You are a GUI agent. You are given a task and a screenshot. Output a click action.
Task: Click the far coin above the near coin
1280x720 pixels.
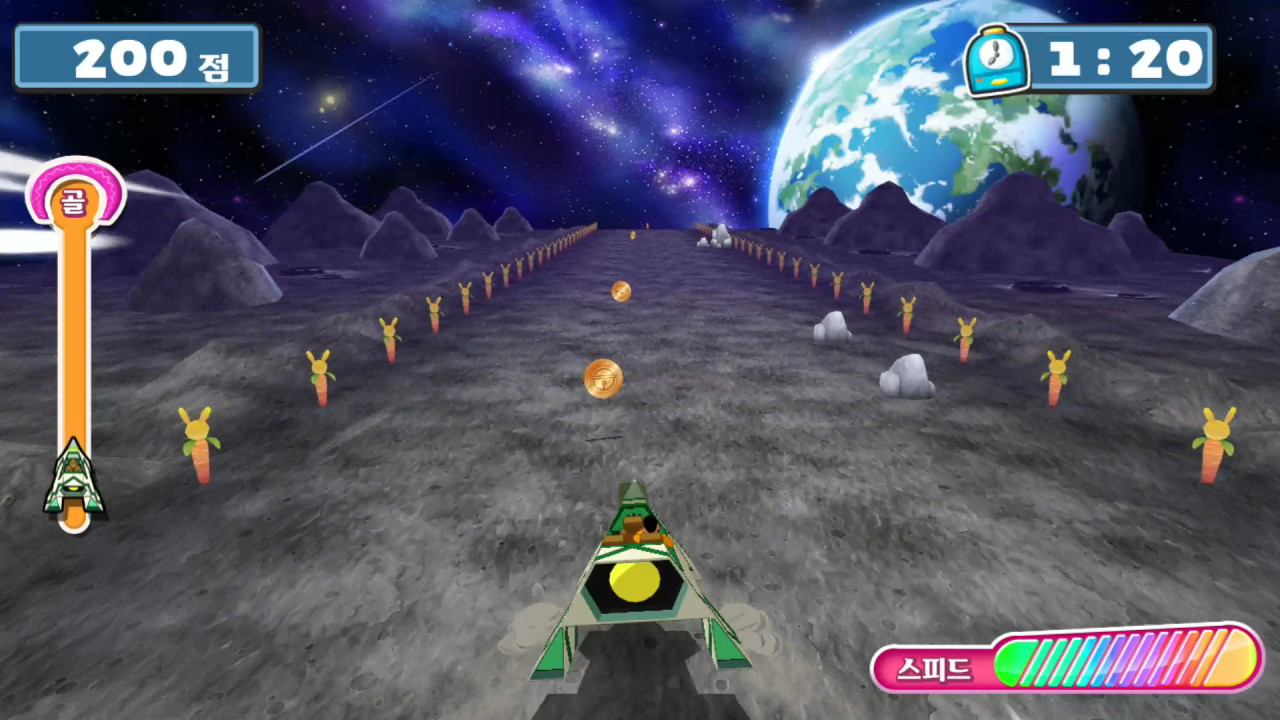pos(620,290)
